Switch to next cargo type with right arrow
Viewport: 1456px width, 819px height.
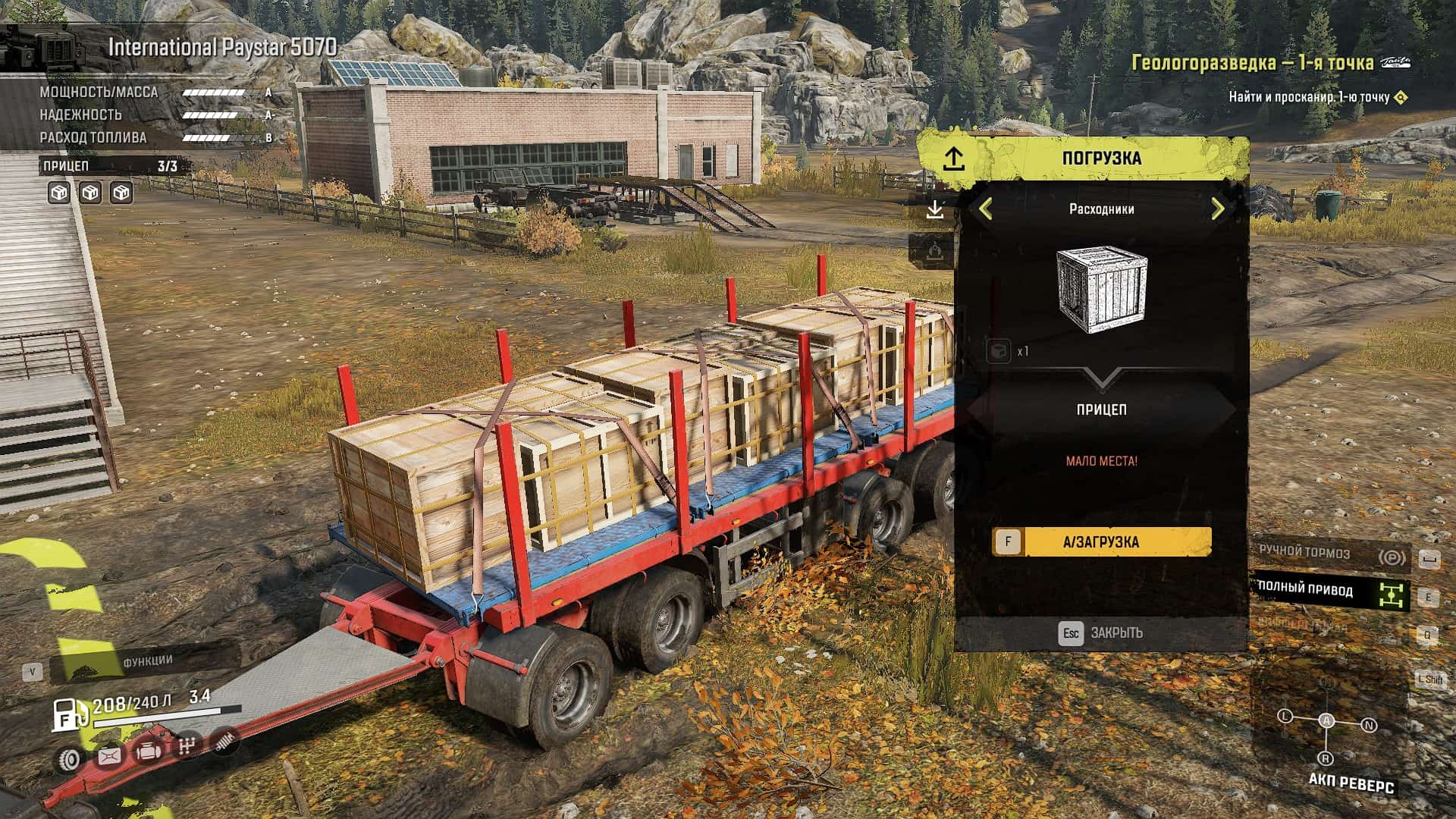click(x=1218, y=209)
